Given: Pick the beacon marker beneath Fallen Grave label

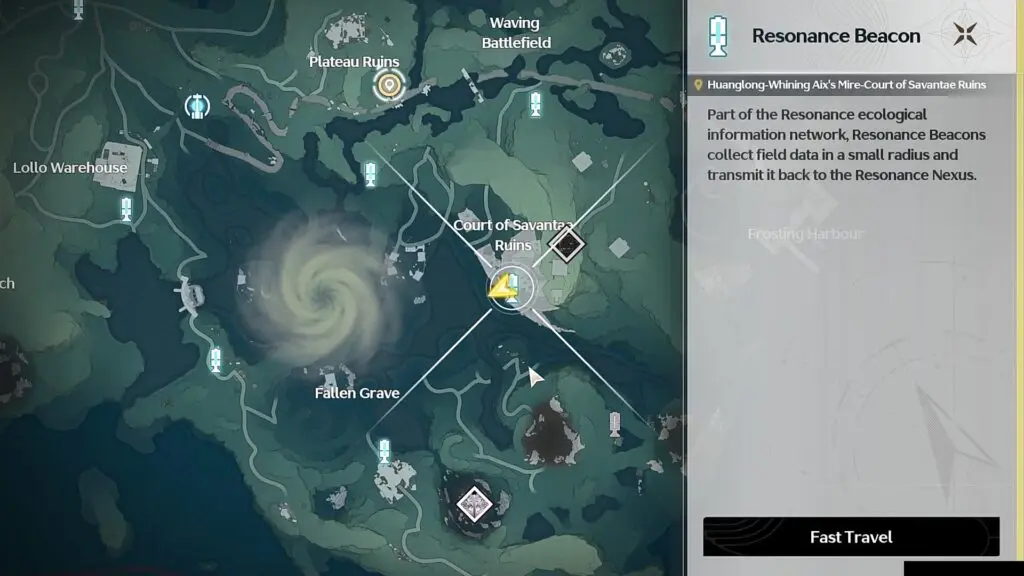Looking at the screenshot, I should 384,451.
